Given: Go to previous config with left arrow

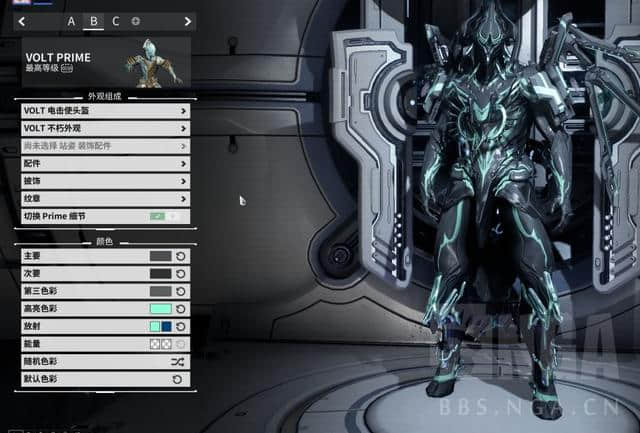Looking at the screenshot, I should 23,21.
